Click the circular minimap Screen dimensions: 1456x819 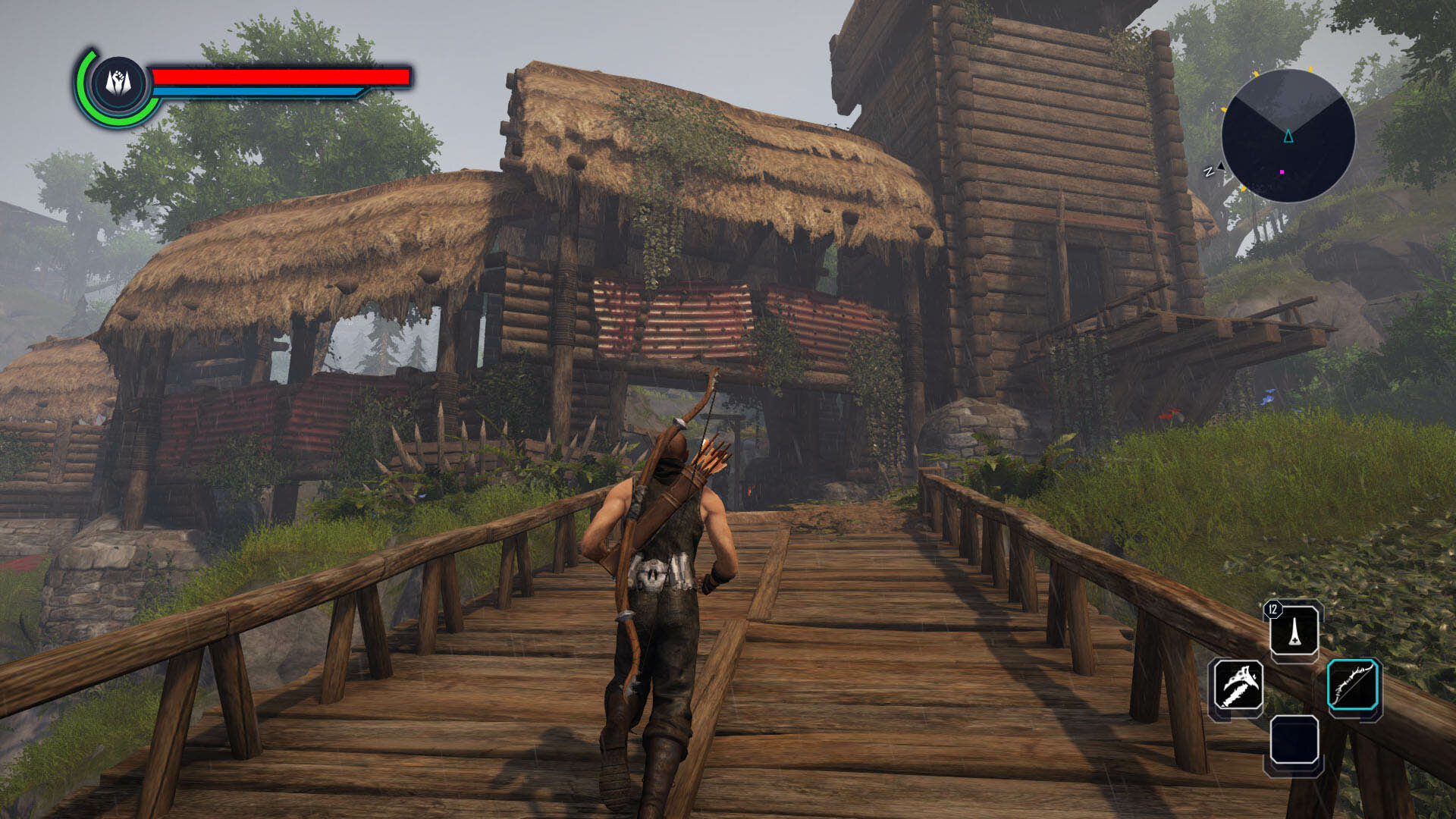pos(1288,136)
